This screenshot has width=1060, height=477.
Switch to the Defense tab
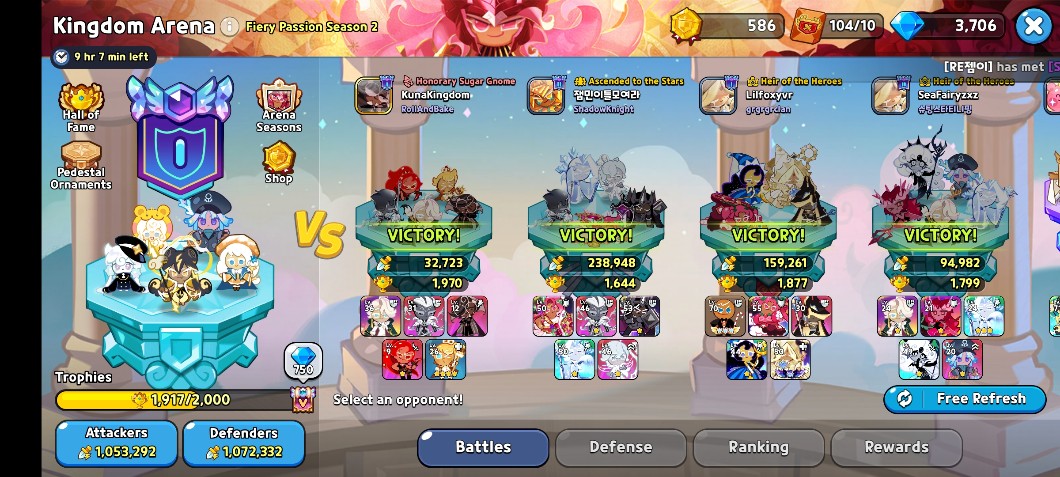point(620,448)
